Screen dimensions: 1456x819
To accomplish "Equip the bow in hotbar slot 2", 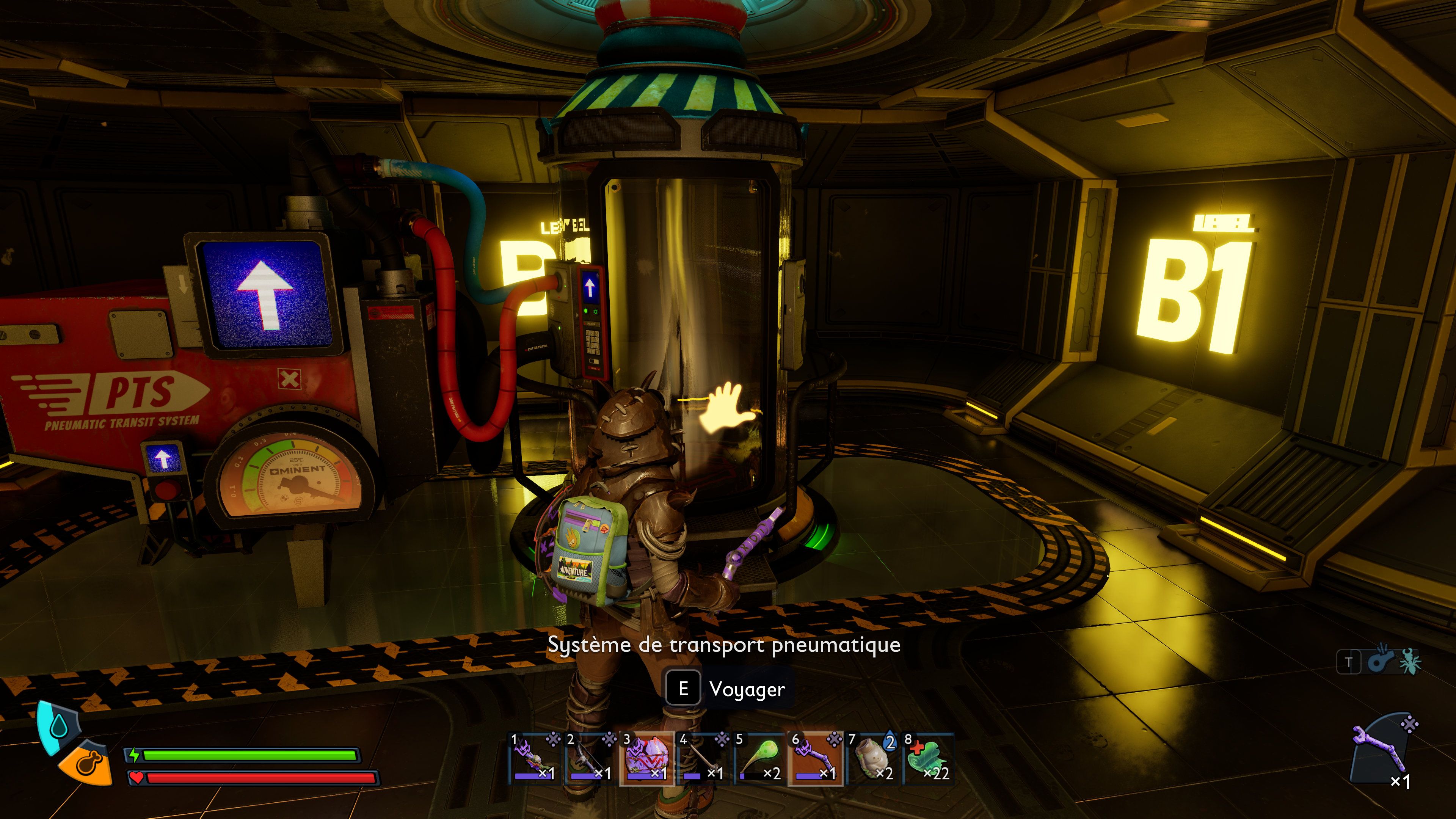I will (x=591, y=758).
